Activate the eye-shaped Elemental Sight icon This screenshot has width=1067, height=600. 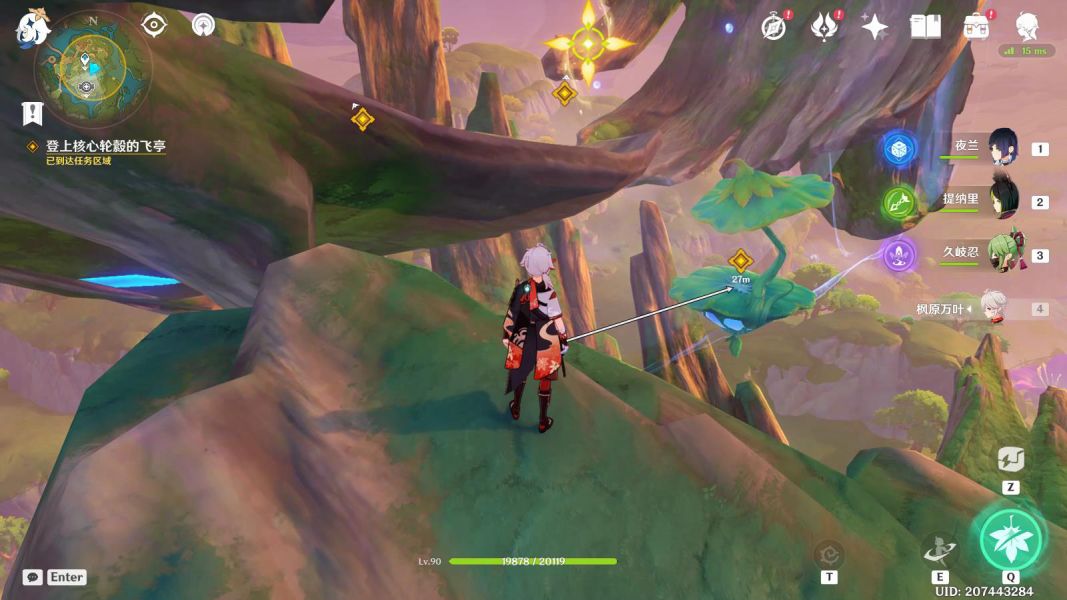153,25
